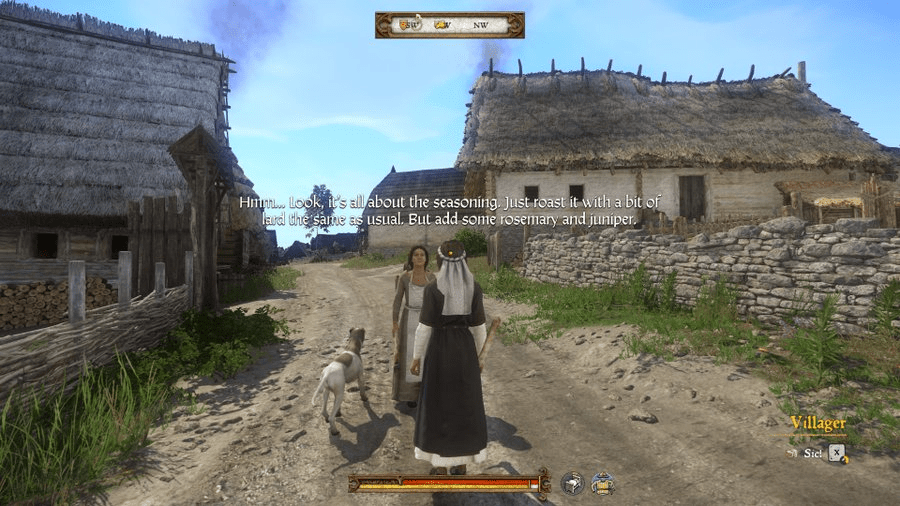Click the bed tiredness status icon

(572, 483)
